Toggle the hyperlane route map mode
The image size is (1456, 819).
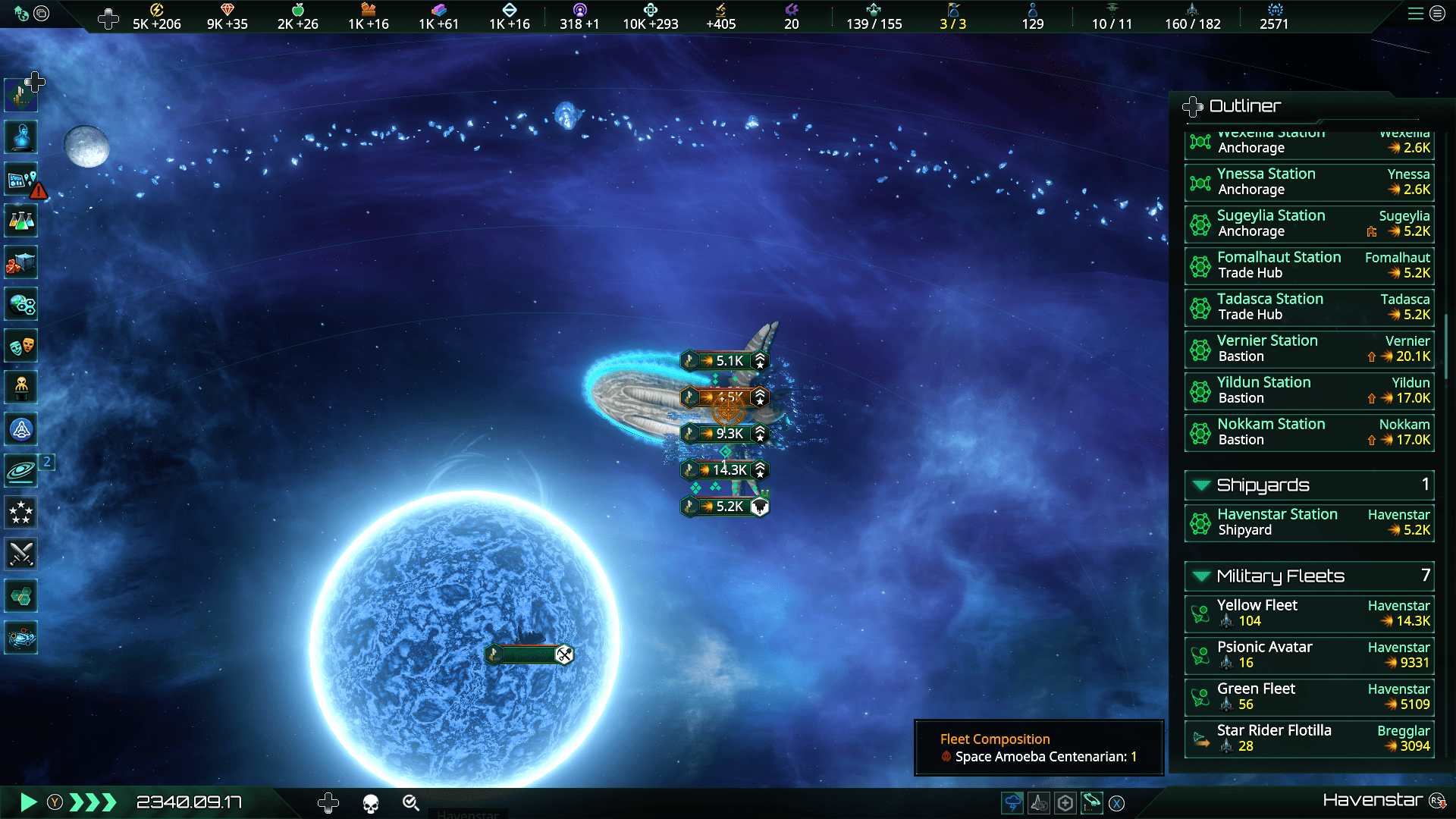[1091, 802]
